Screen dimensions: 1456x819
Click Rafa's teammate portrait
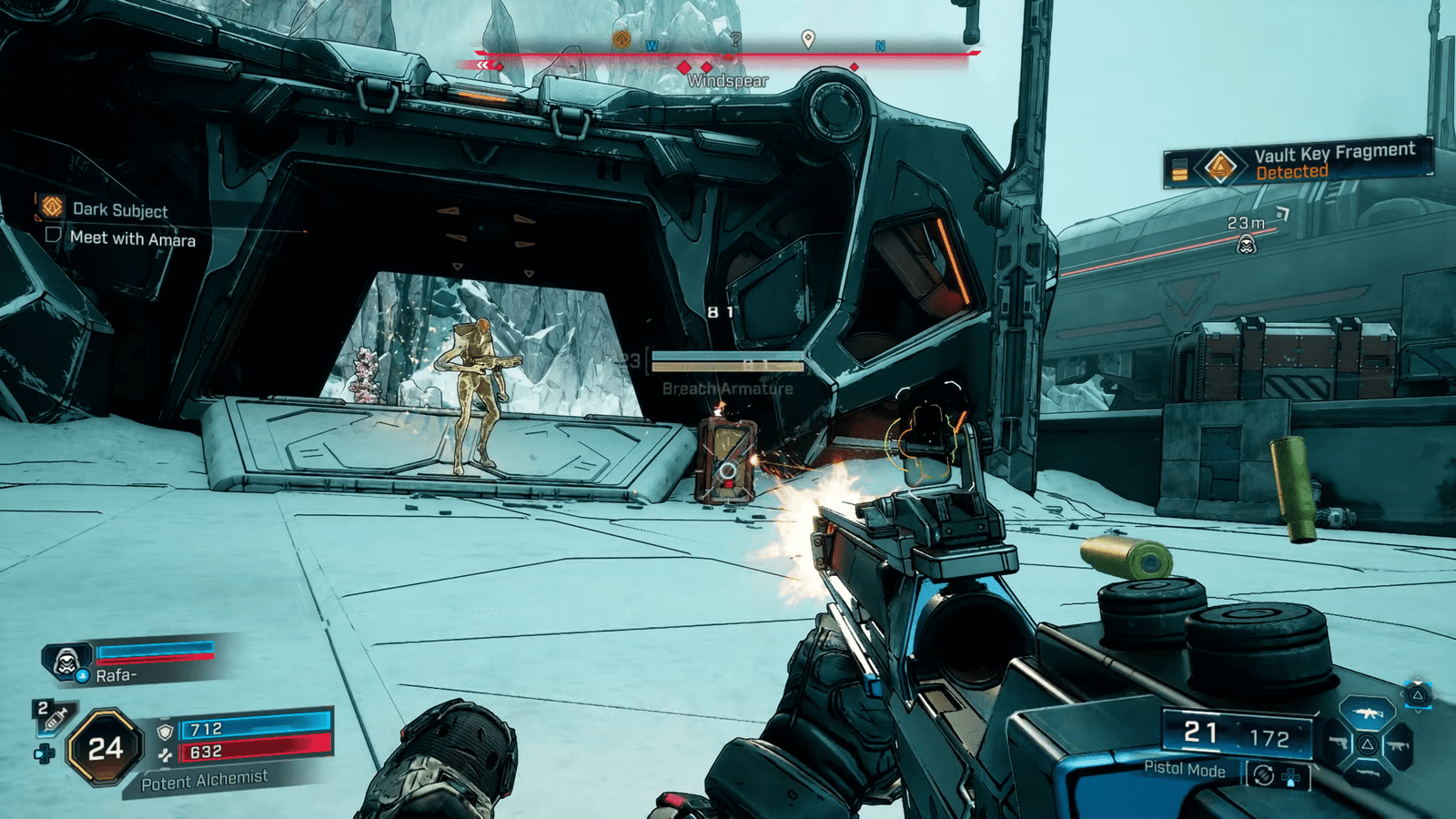point(66,662)
